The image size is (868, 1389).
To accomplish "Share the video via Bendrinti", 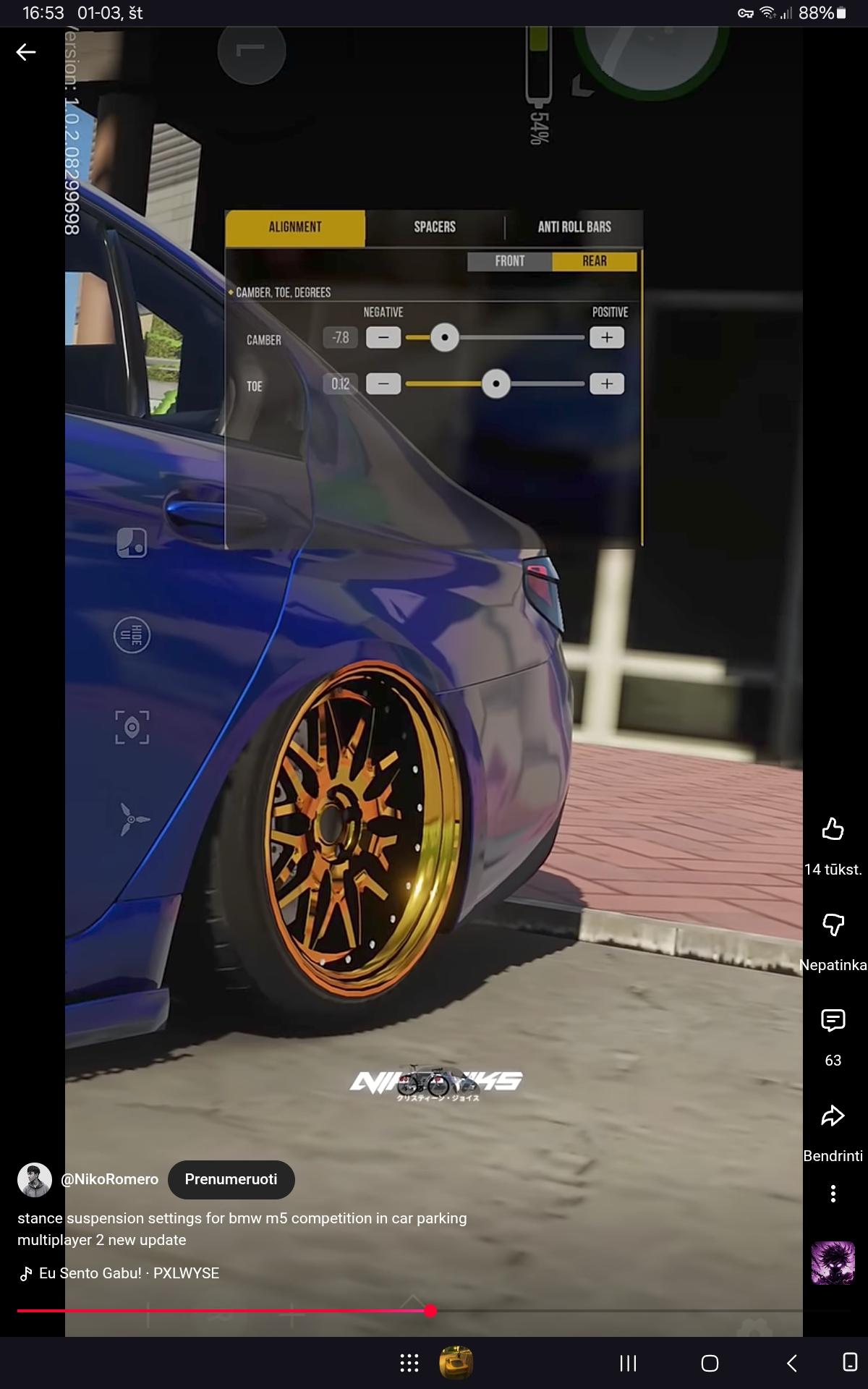I will pos(833,1116).
